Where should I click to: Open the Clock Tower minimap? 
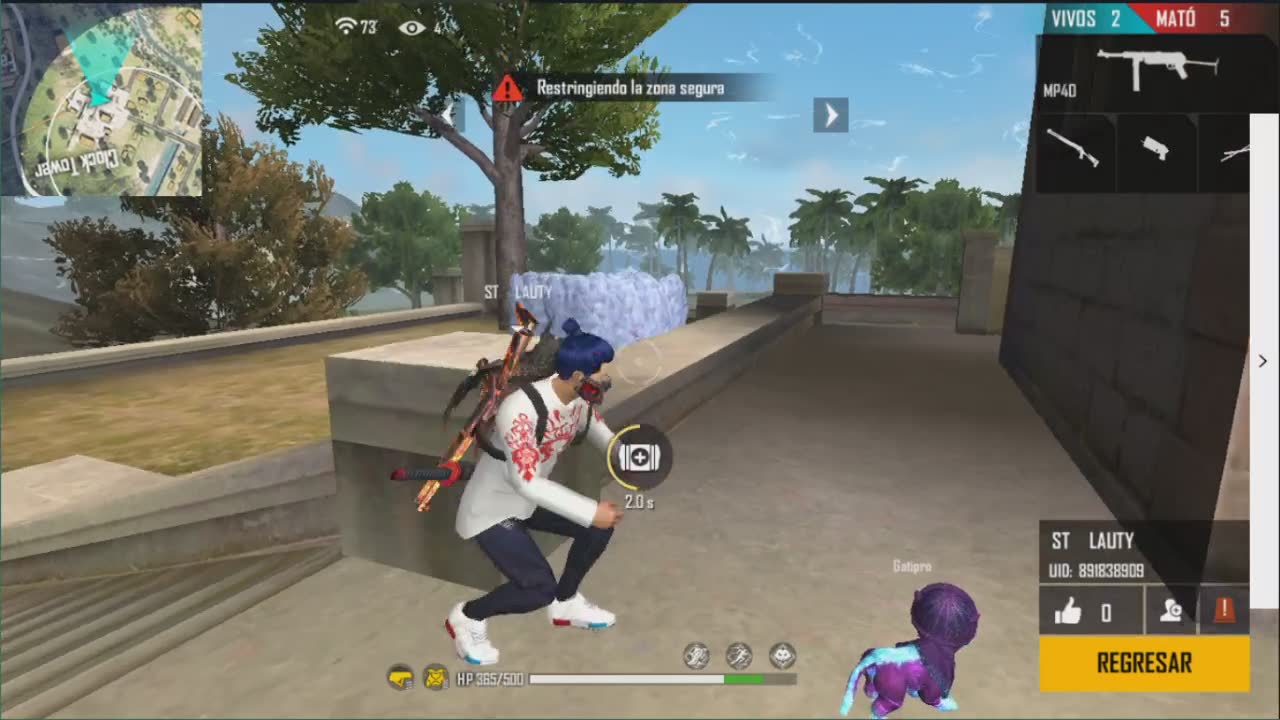click(101, 99)
